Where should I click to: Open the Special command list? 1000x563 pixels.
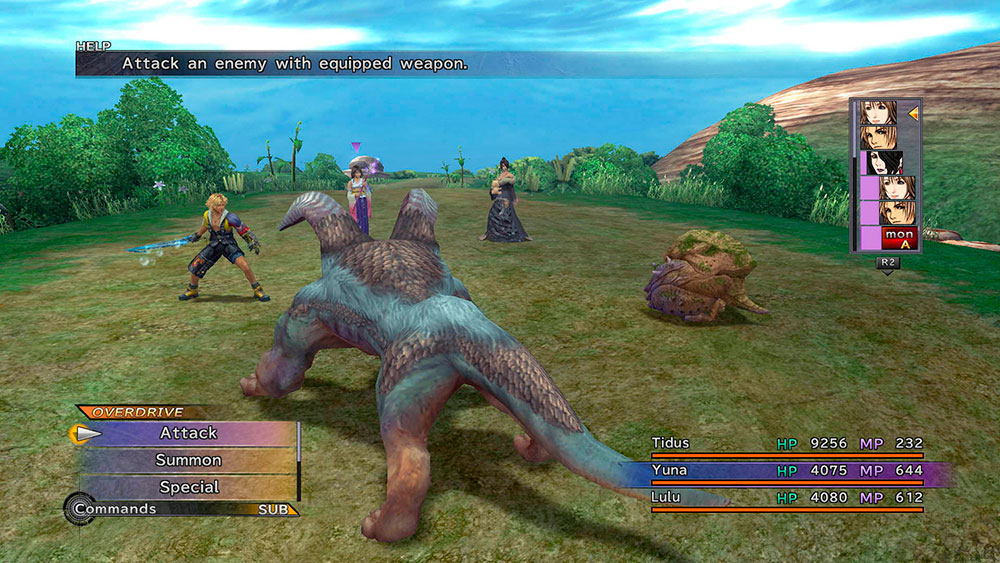coord(188,487)
